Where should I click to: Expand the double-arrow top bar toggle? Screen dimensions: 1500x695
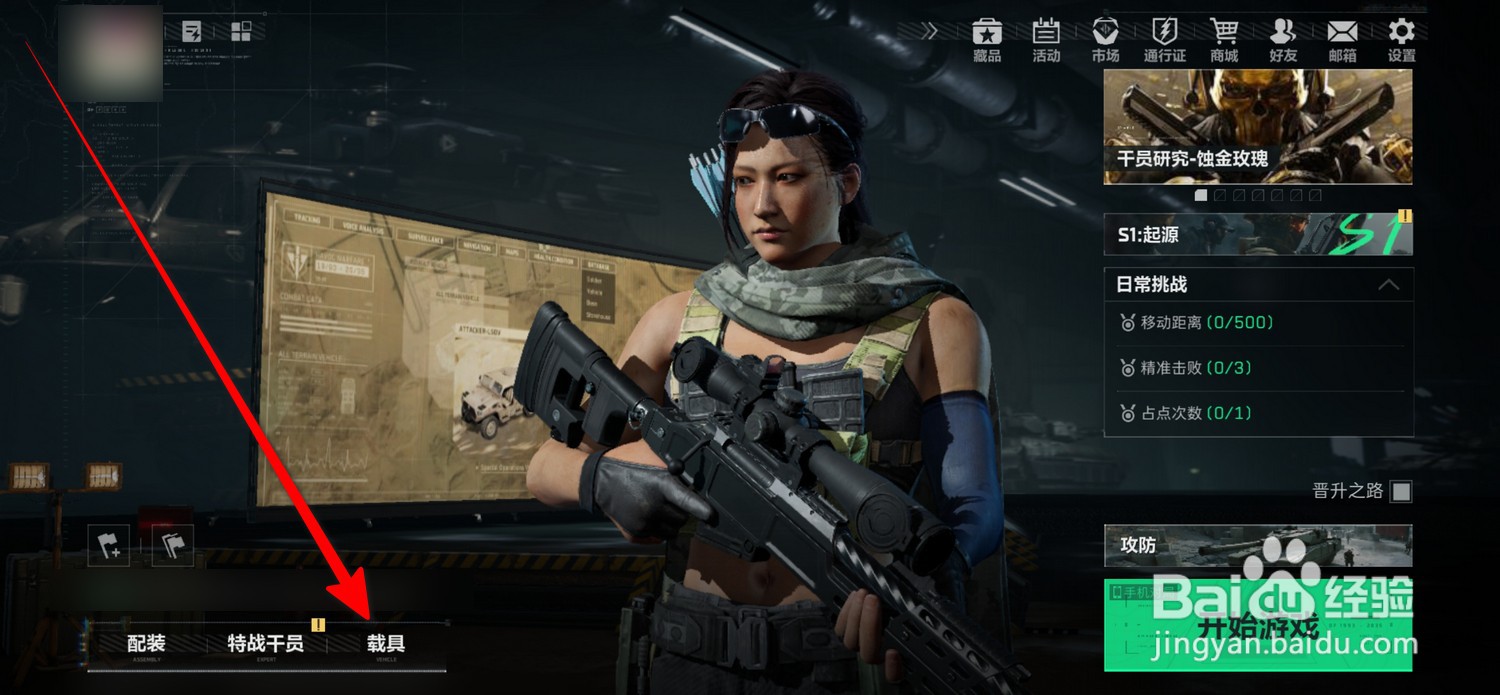[930, 31]
